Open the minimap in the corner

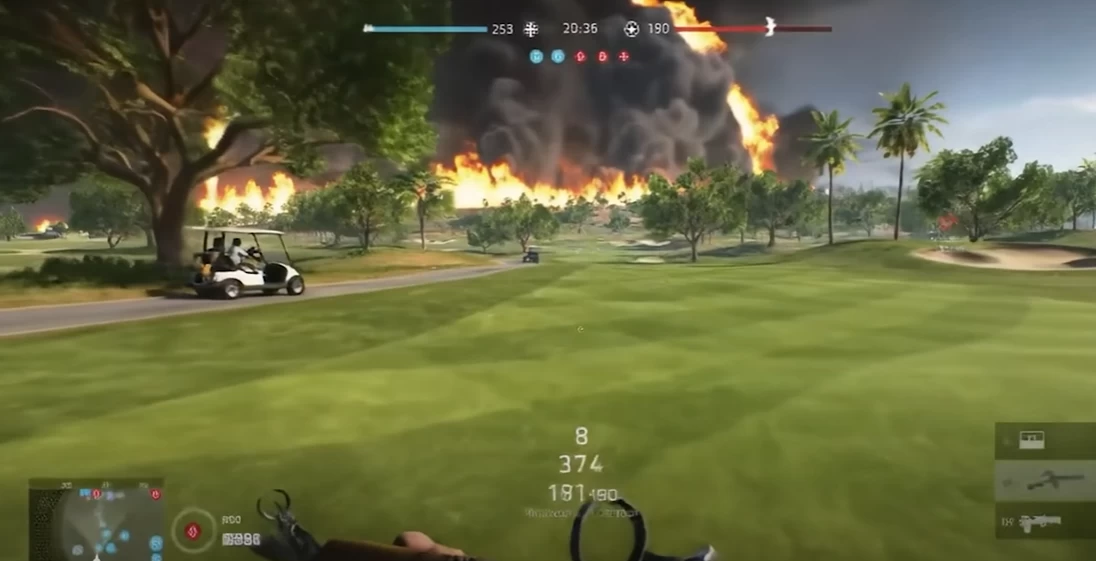click(96, 518)
